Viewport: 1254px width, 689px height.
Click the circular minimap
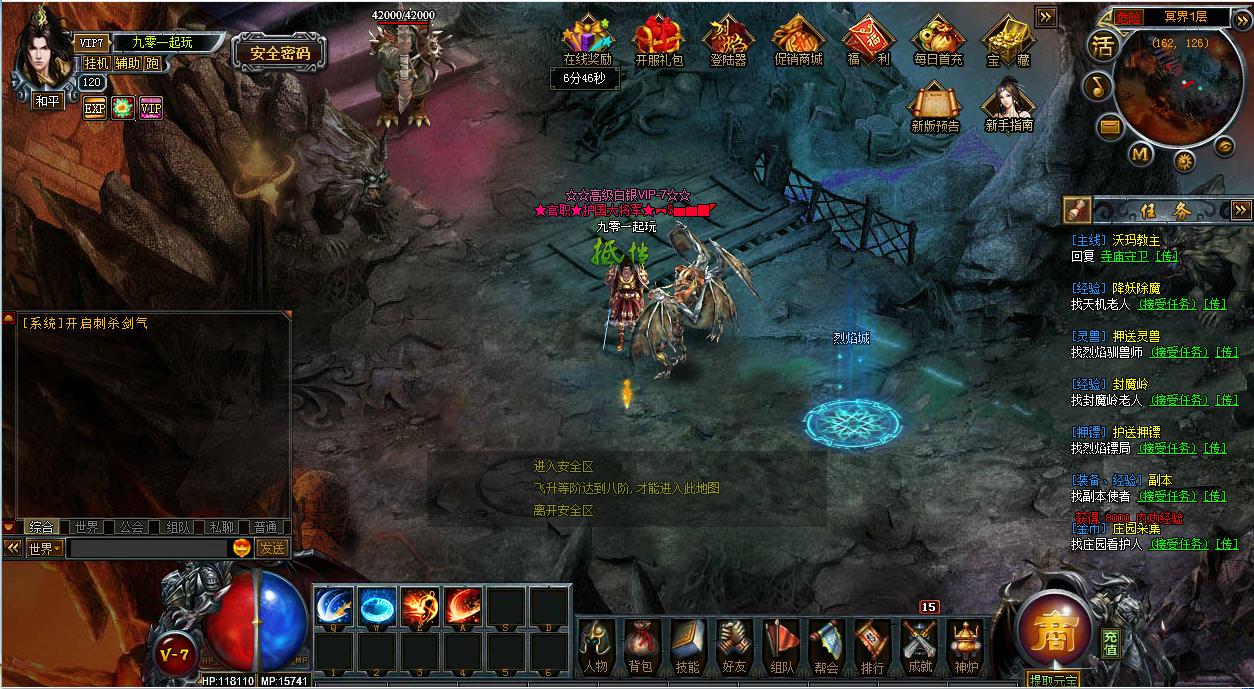pyautogui.click(x=1176, y=88)
